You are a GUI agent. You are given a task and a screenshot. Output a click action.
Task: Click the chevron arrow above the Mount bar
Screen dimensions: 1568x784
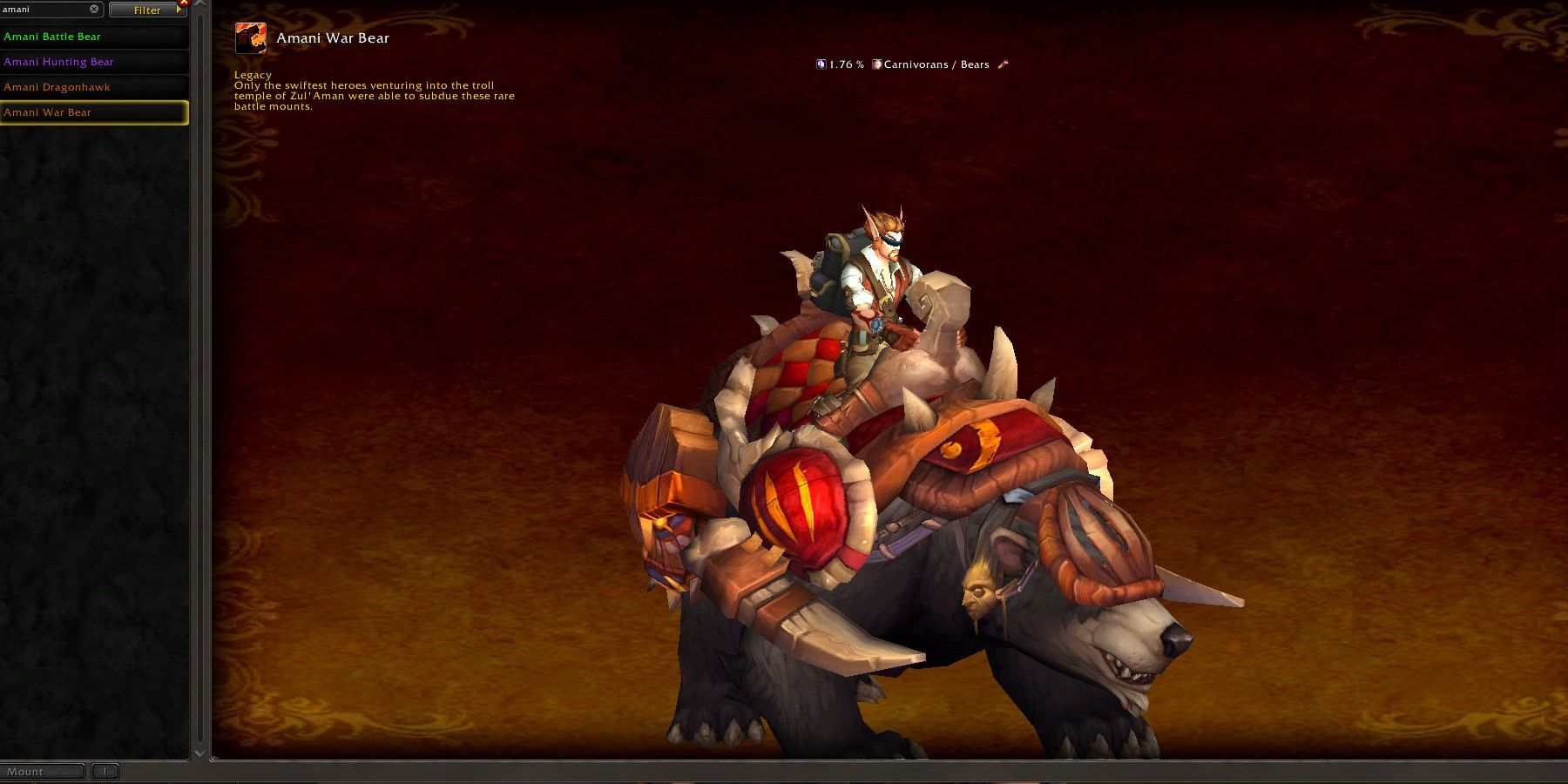(x=199, y=754)
